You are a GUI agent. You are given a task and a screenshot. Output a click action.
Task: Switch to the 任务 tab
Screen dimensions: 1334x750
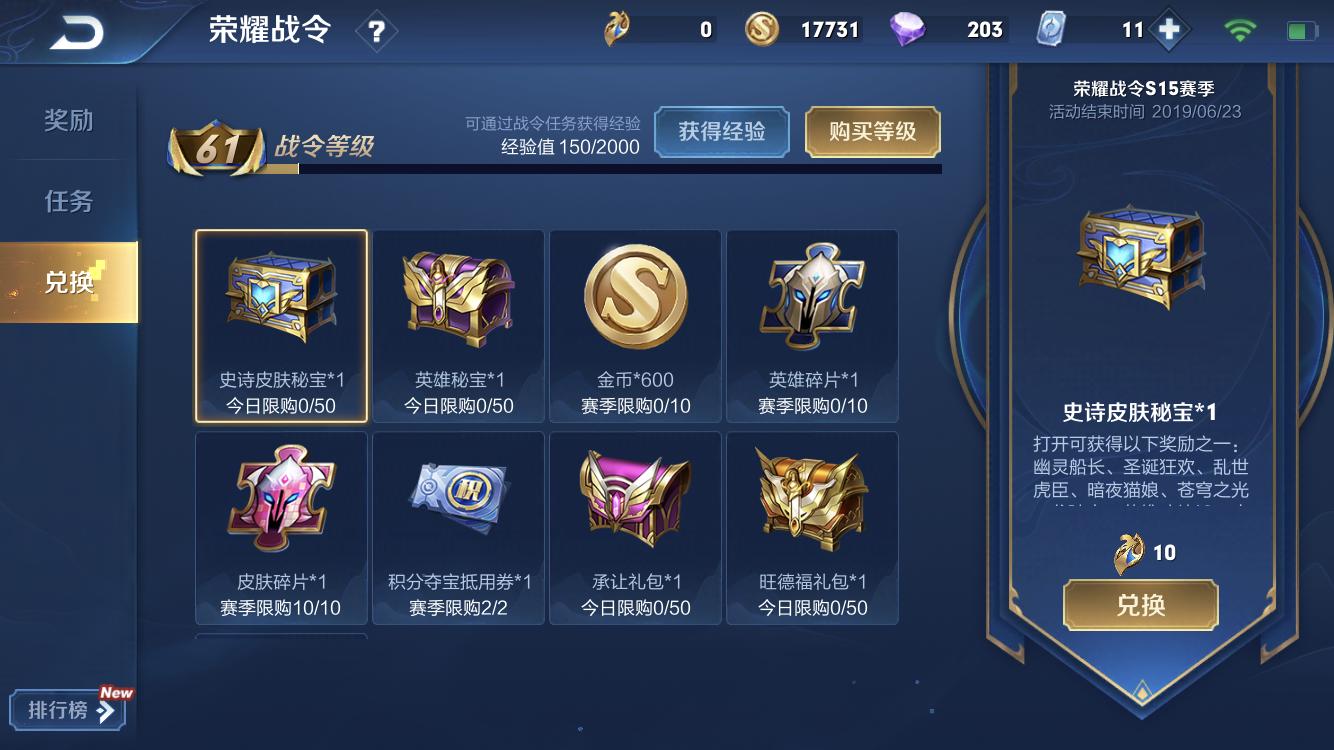[68, 201]
